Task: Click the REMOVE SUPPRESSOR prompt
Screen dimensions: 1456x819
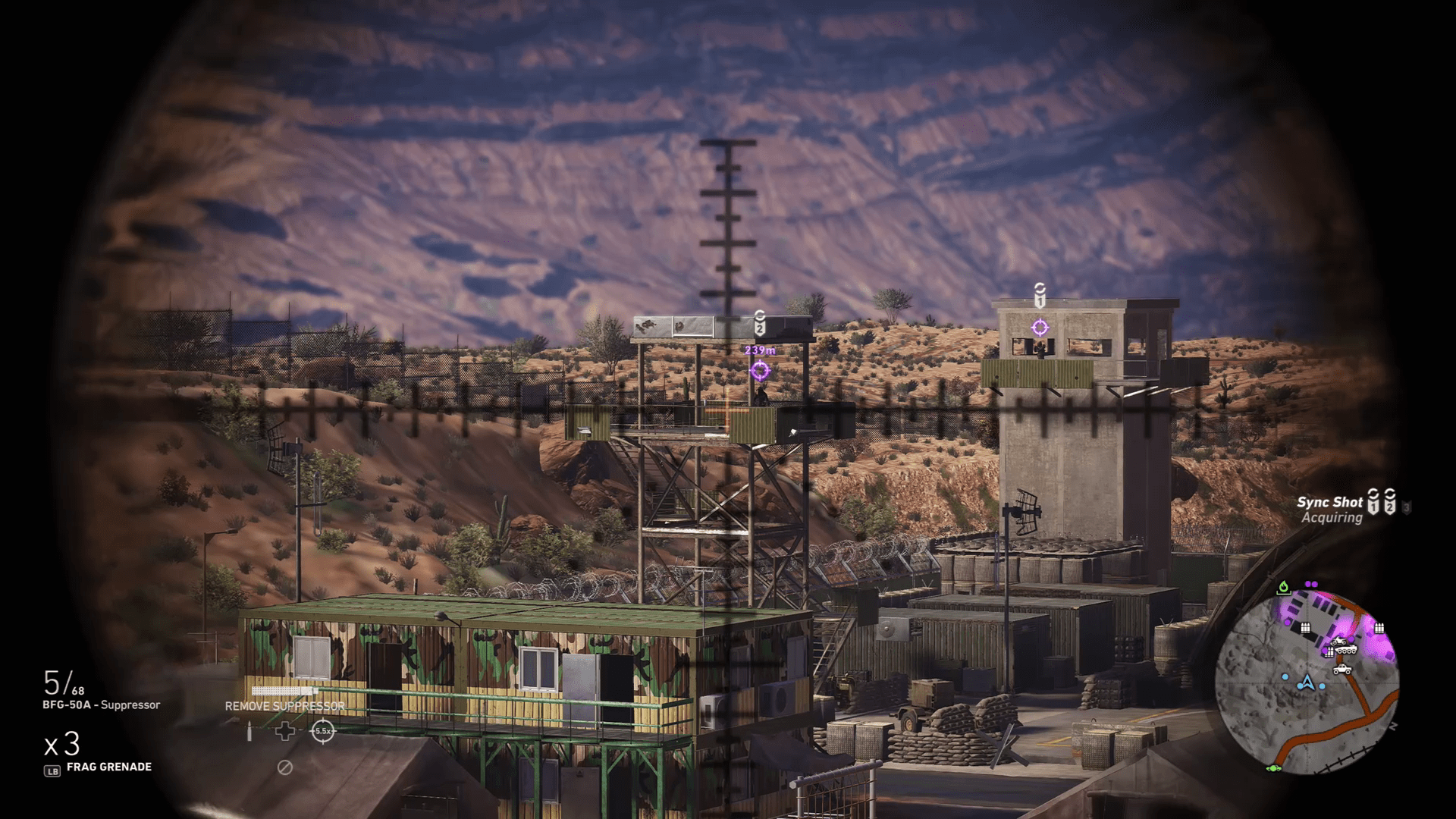Action: pos(284,706)
